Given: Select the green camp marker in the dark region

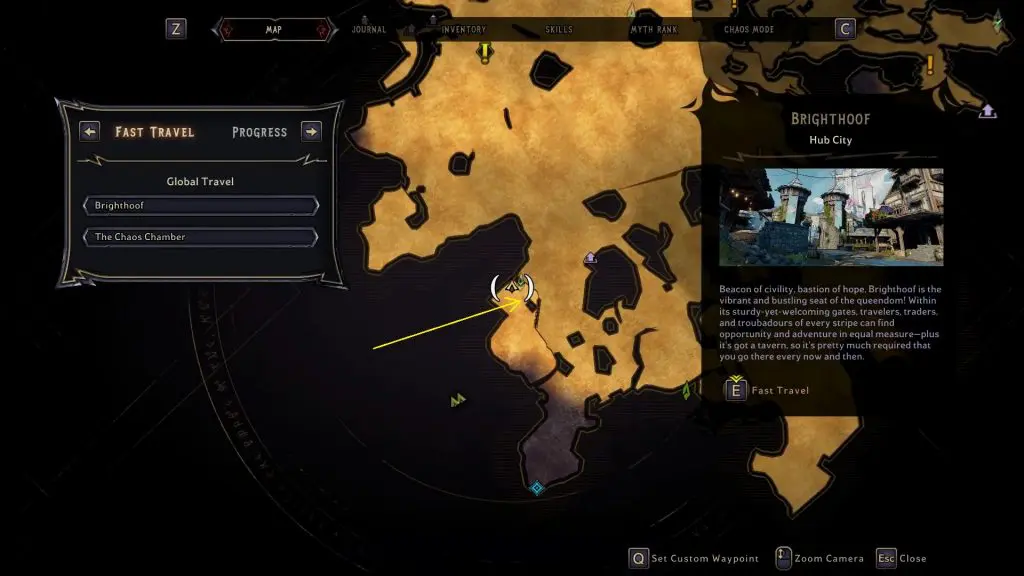Looking at the screenshot, I should (x=458, y=400).
